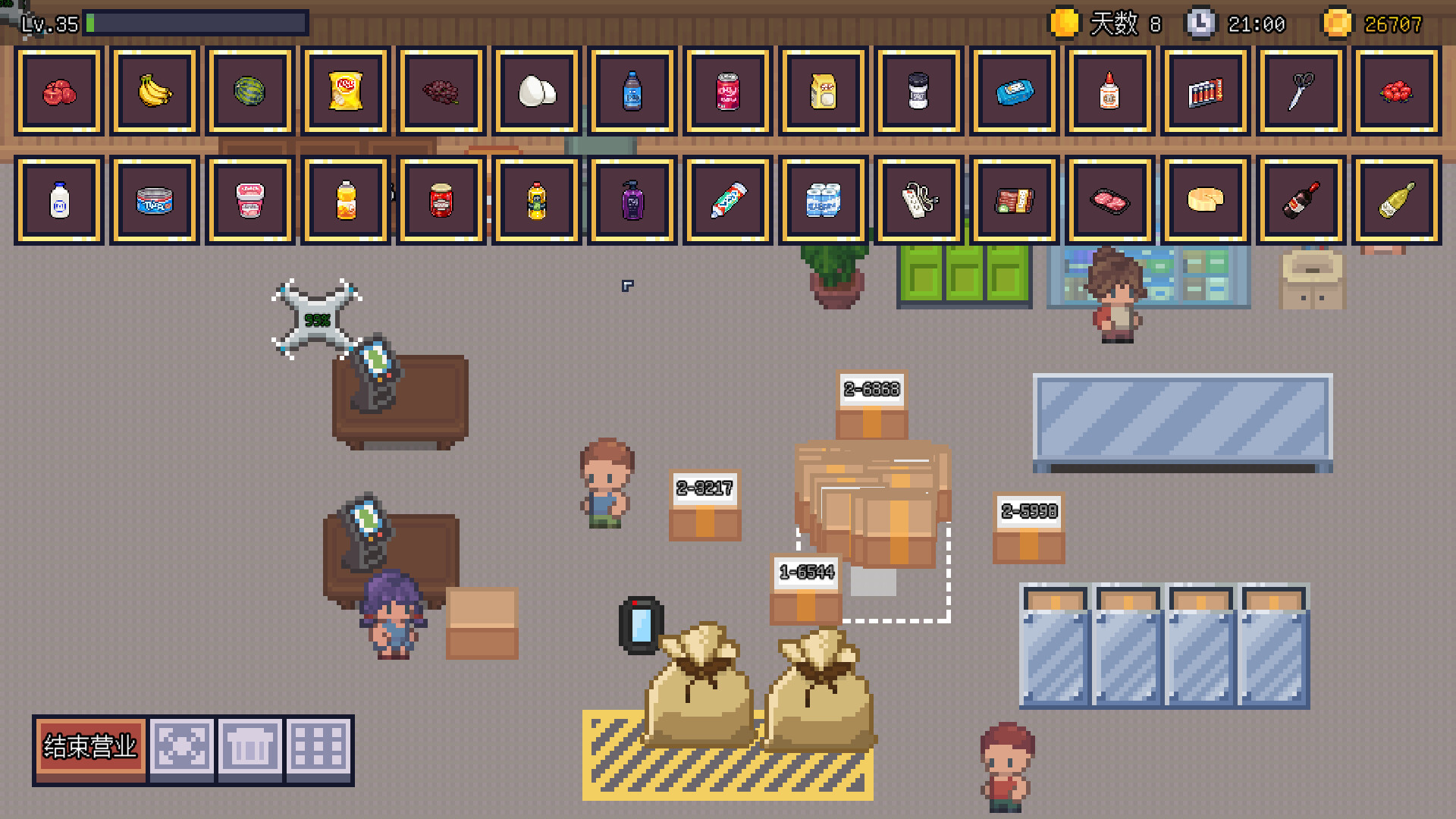Select the toilet paper shelf item
Viewport: 1456px width, 819px height.
[823, 201]
